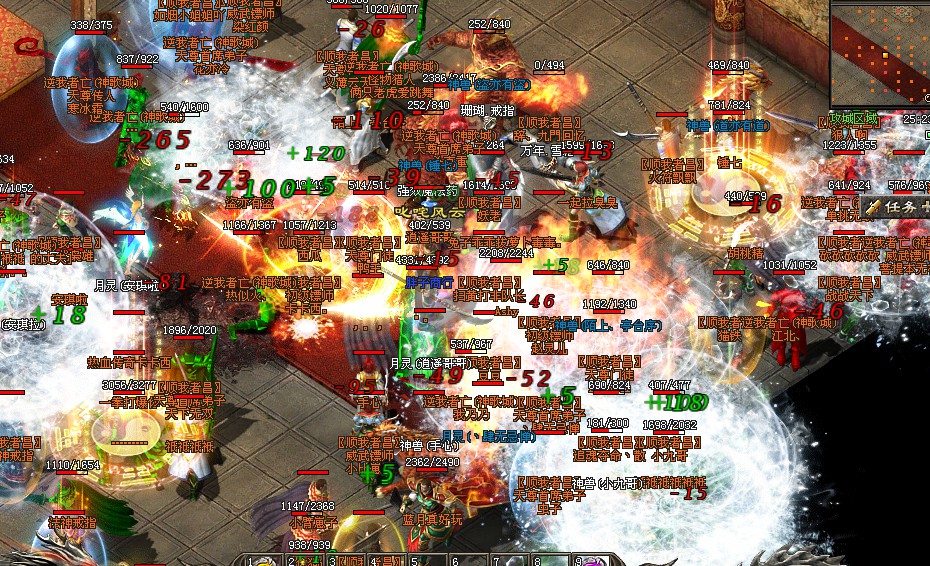This screenshot has height=566, width=930.
Task: Select hotbar slot 1
Action: click(x=263, y=560)
